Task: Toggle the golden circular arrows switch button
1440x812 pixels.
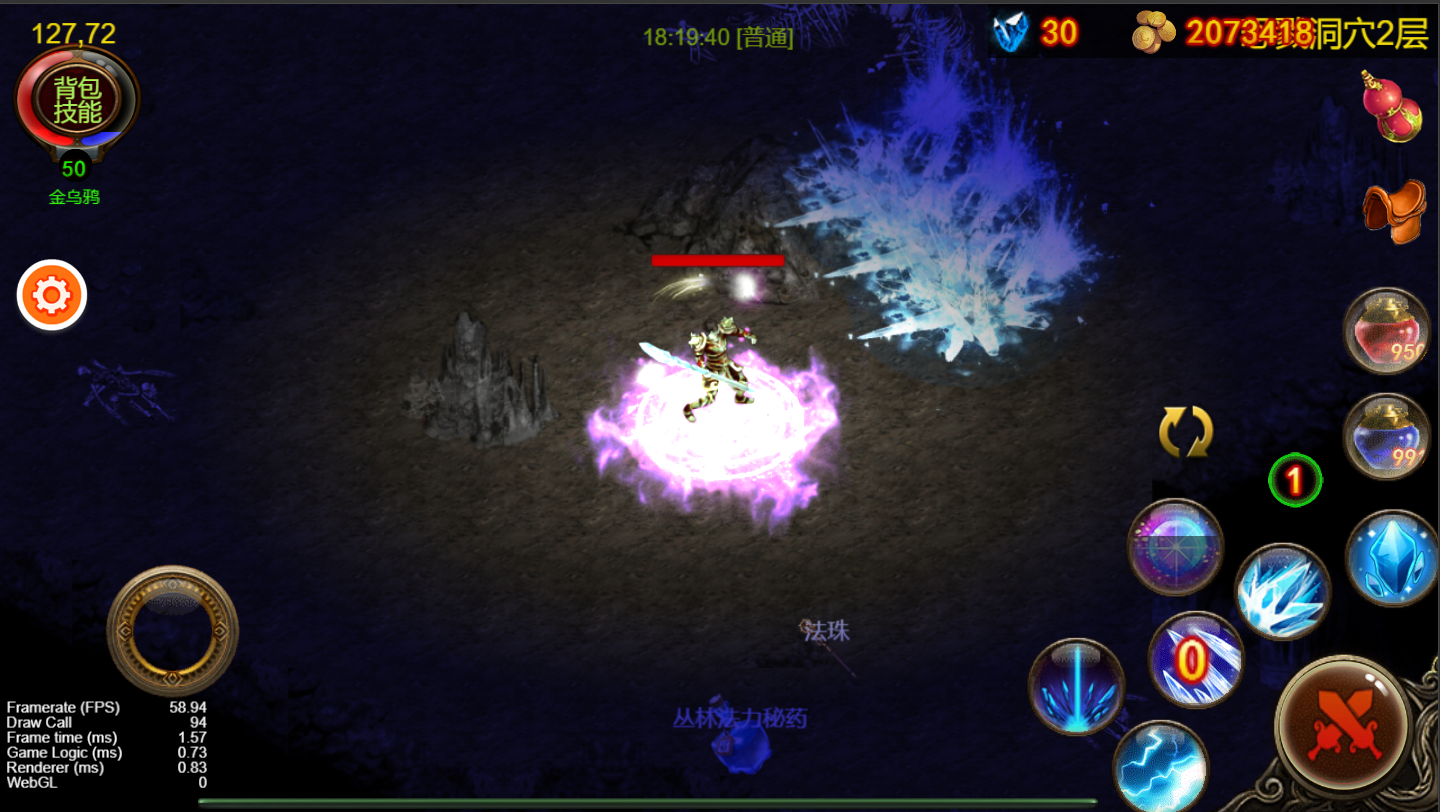Action: click(x=1185, y=433)
